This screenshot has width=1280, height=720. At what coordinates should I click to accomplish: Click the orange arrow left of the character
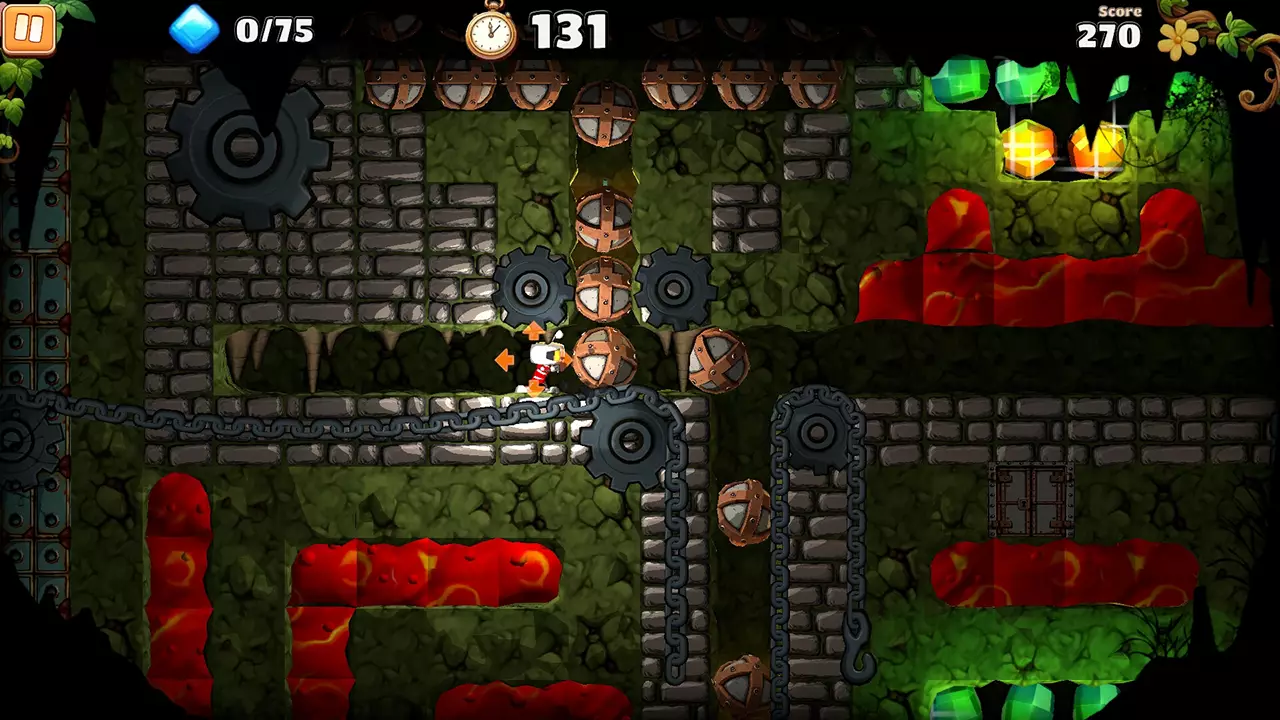(503, 357)
